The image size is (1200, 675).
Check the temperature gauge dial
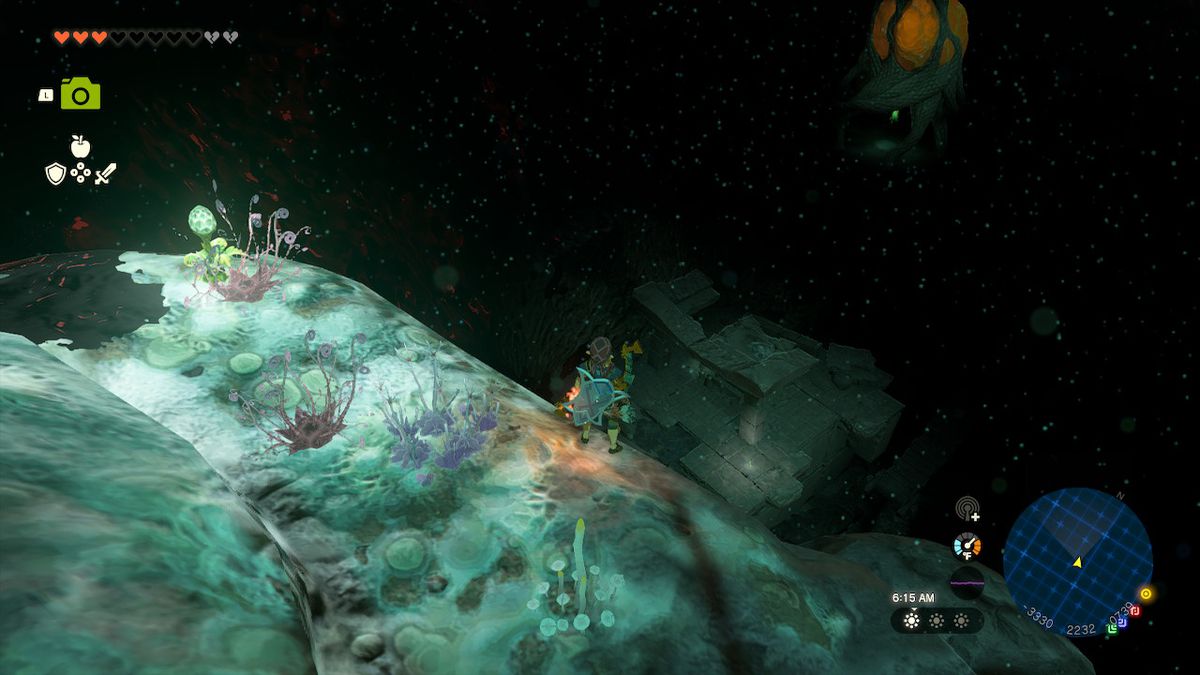pos(967,546)
